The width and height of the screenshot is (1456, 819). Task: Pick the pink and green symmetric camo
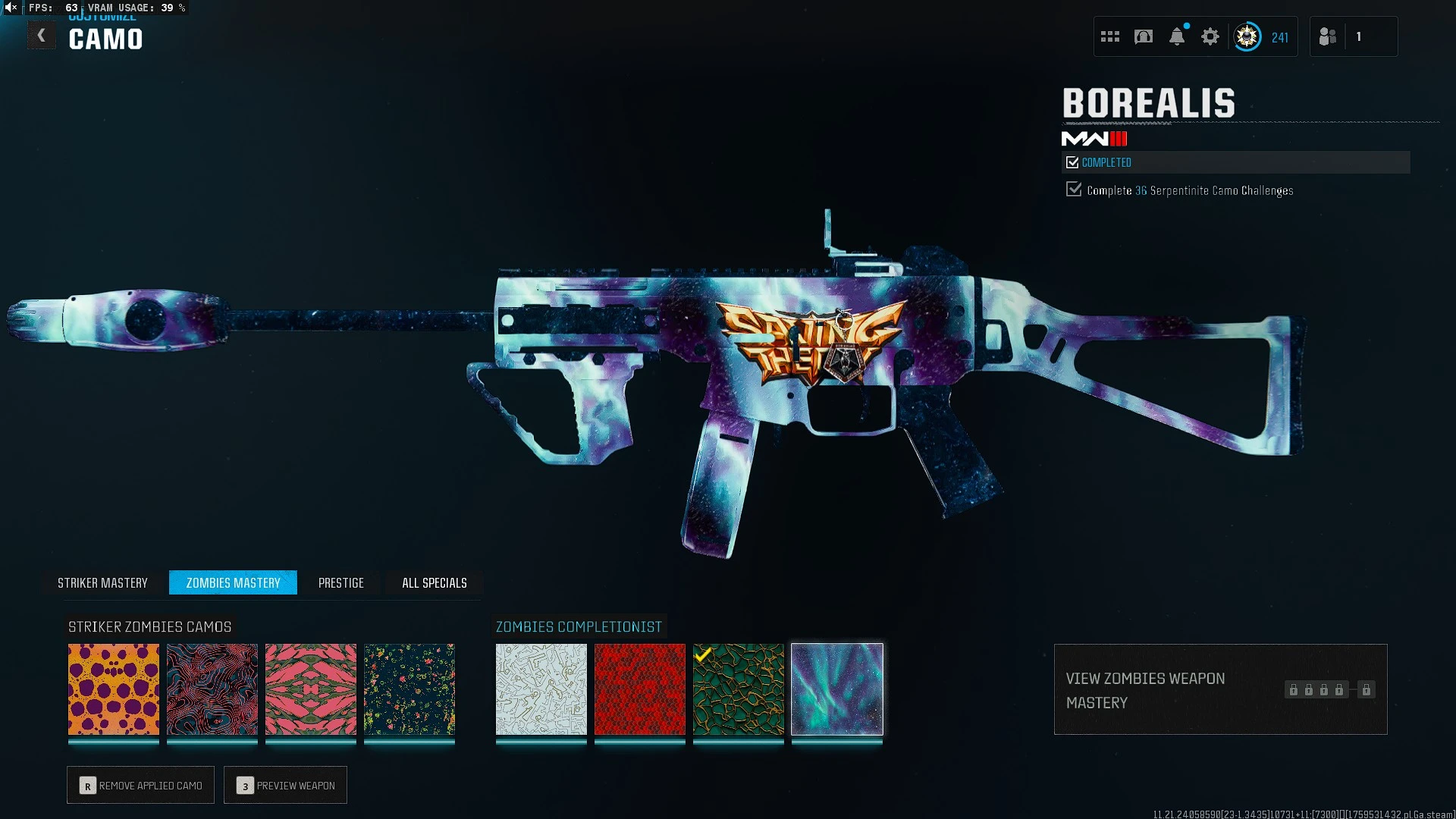(311, 689)
